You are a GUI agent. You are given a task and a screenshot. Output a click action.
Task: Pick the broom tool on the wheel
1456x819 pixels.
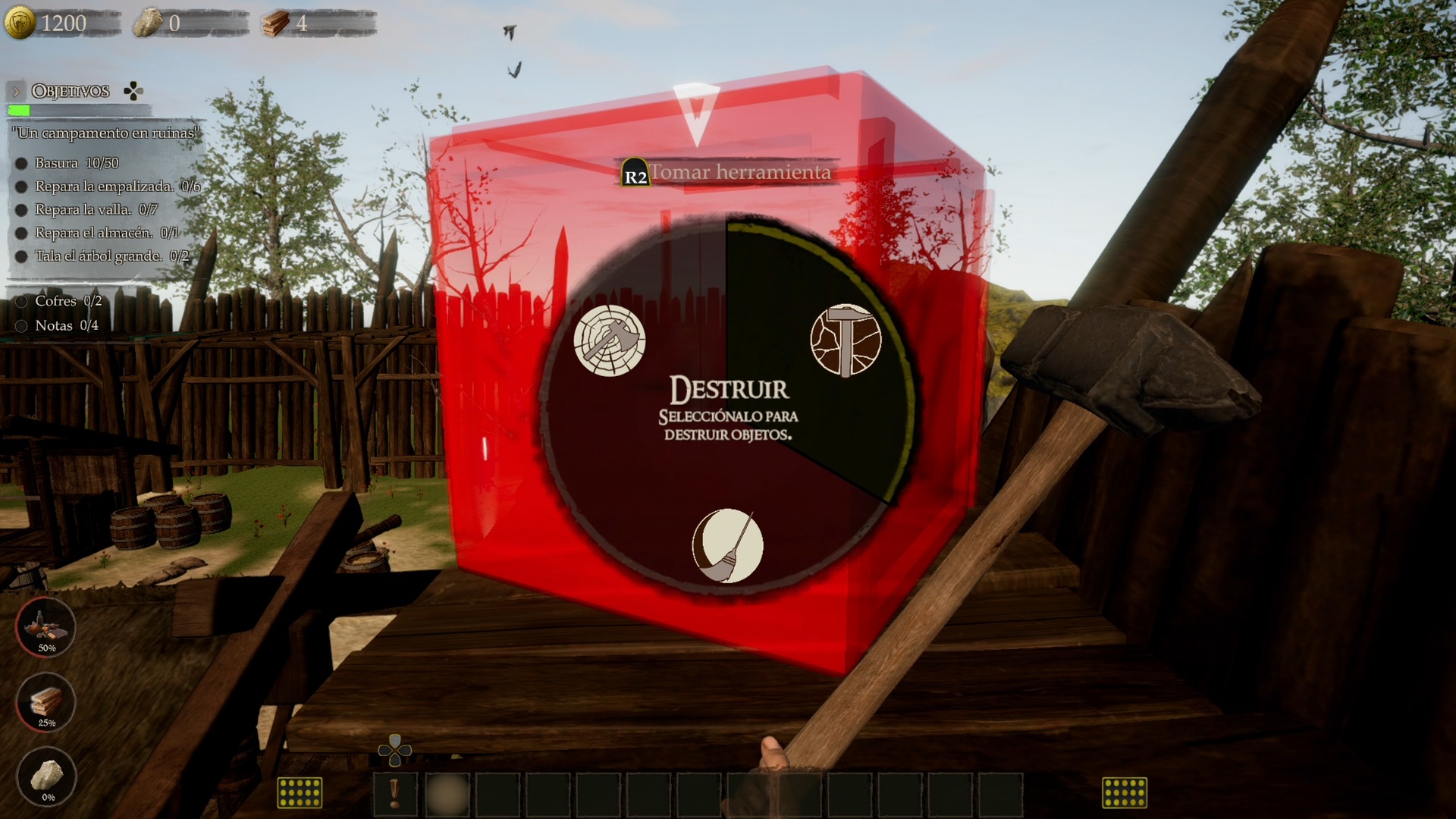727,545
